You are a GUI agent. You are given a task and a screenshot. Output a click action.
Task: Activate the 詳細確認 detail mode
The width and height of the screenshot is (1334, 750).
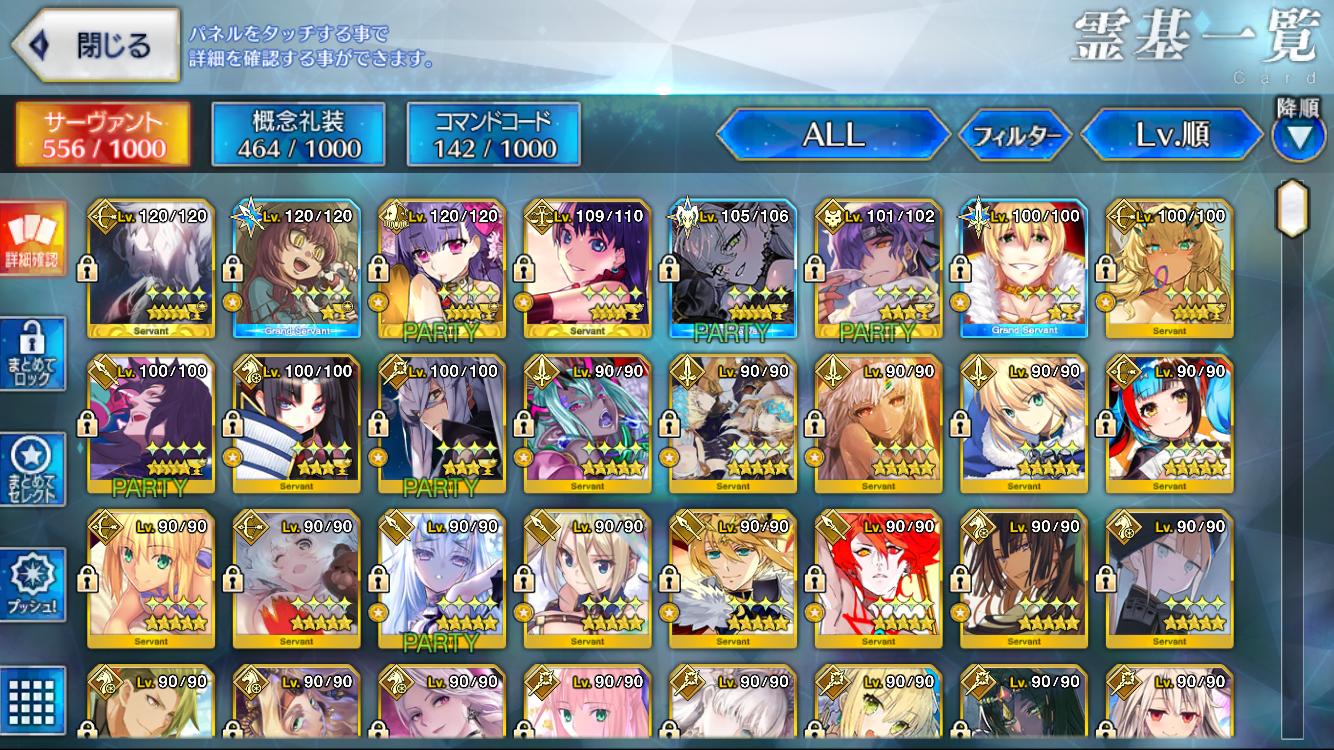coord(33,240)
